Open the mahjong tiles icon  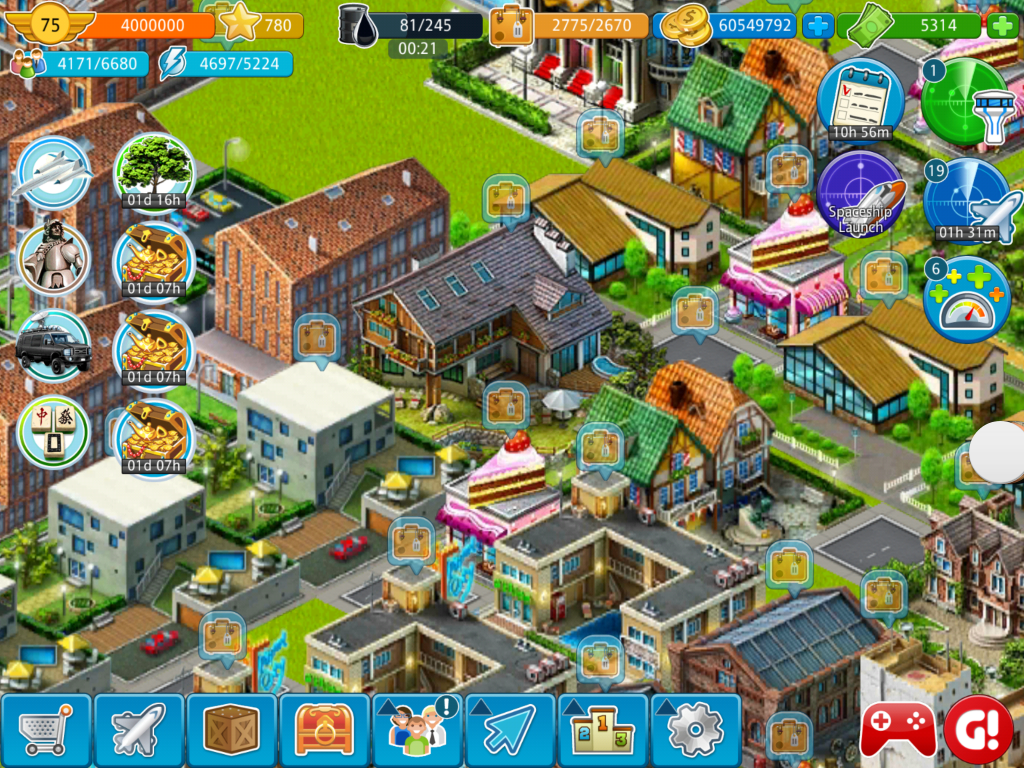tap(55, 432)
